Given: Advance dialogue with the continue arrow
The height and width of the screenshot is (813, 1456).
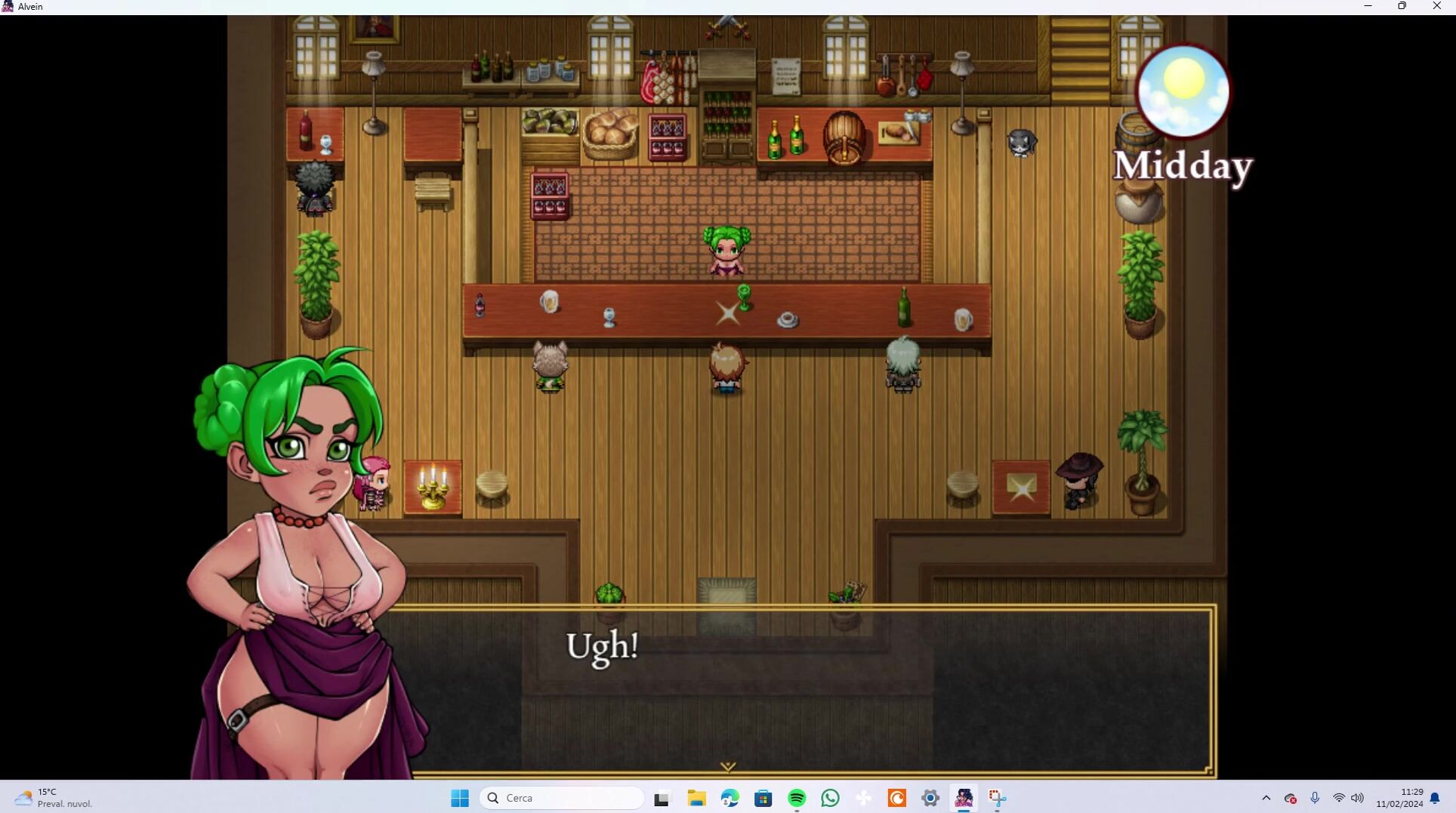Looking at the screenshot, I should (727, 766).
